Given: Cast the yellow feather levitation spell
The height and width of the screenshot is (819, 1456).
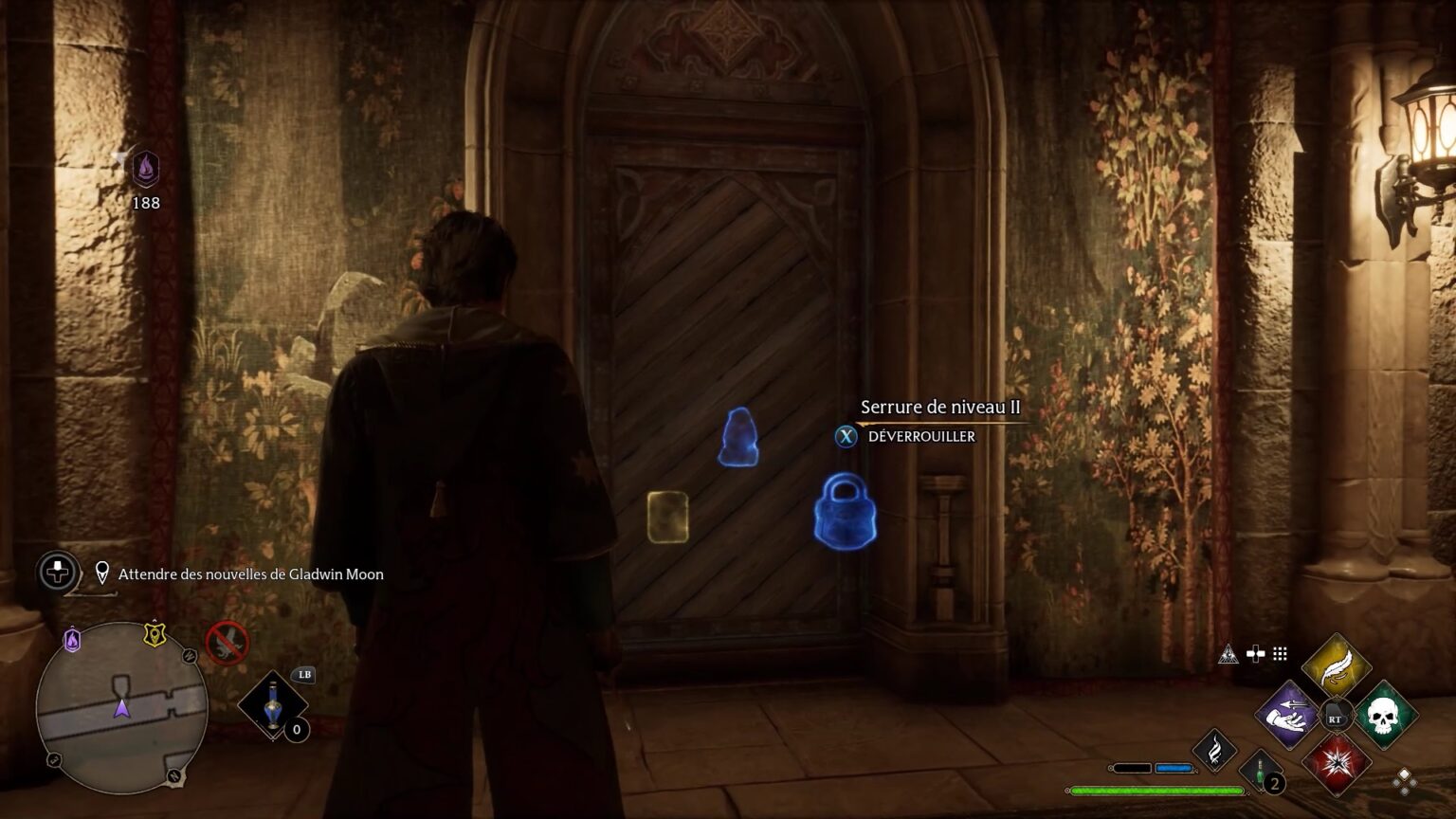Looking at the screenshot, I should click(1336, 667).
